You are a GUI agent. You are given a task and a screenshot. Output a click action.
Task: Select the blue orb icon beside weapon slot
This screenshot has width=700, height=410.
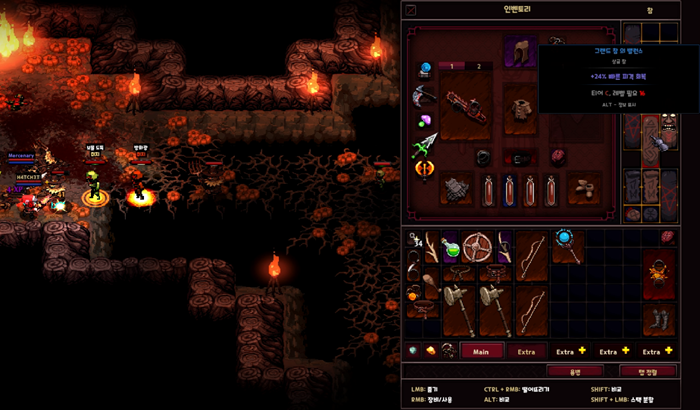[x=424, y=69]
